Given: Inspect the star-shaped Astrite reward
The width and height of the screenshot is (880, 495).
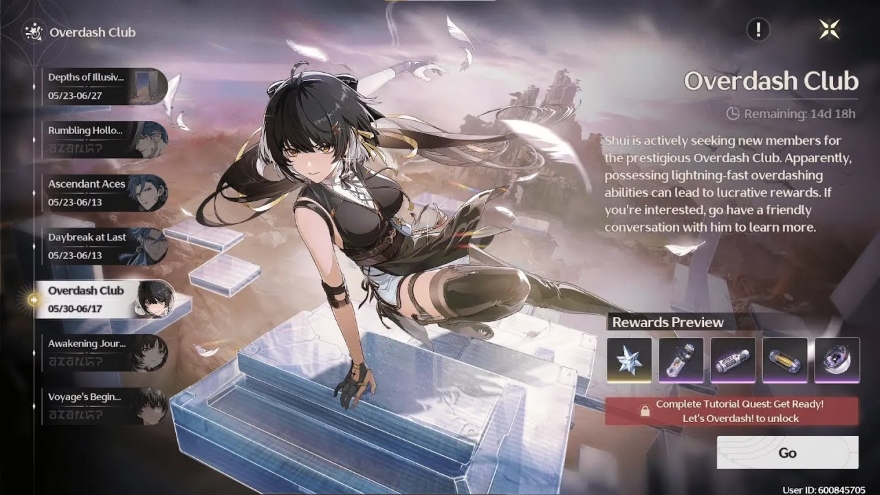Looking at the screenshot, I should [x=629, y=360].
